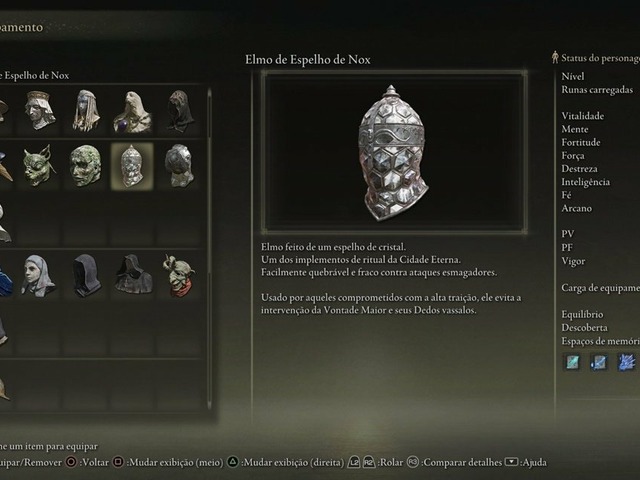The height and width of the screenshot is (480, 640).
Task: Choose the crowned white mask helm
Action: (x=40, y=111)
